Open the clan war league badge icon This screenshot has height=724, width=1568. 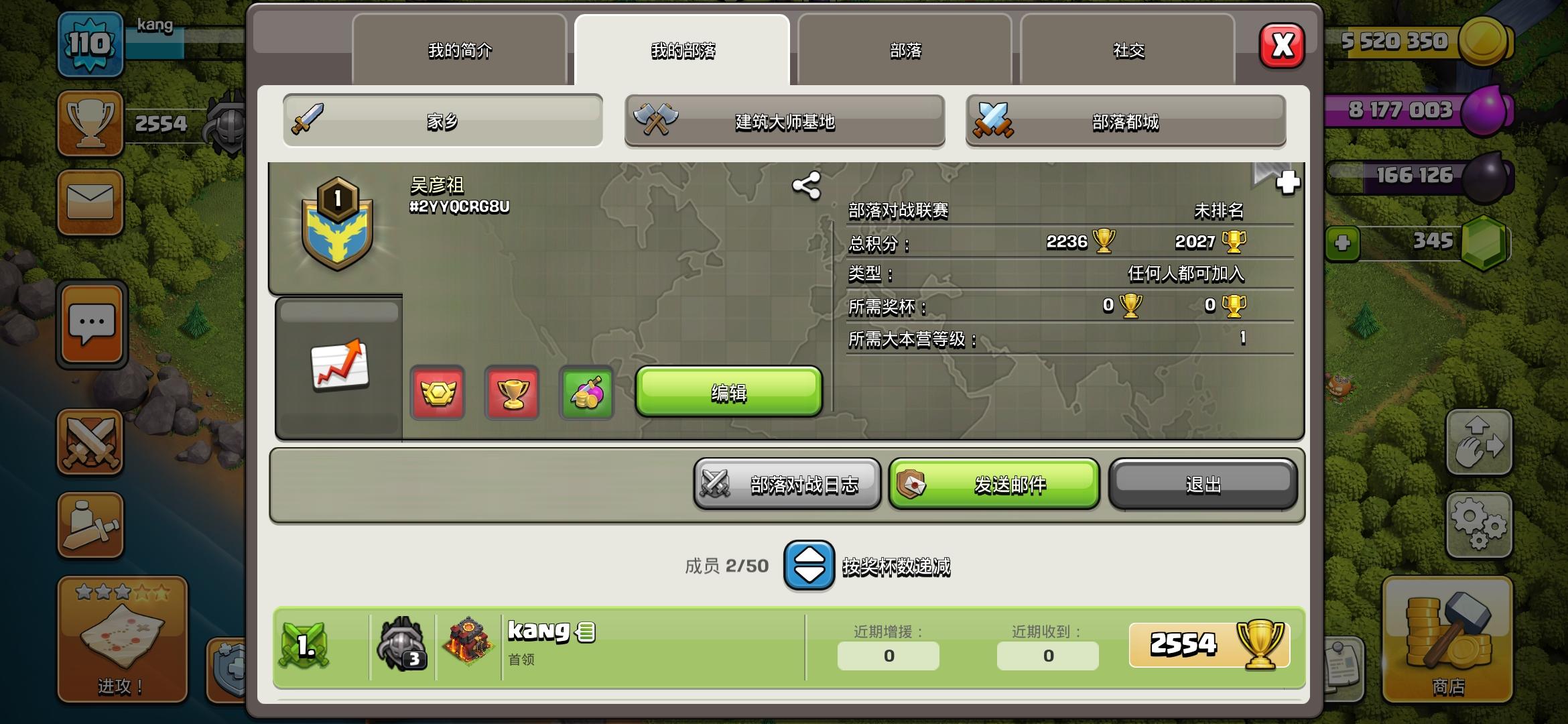point(437,394)
